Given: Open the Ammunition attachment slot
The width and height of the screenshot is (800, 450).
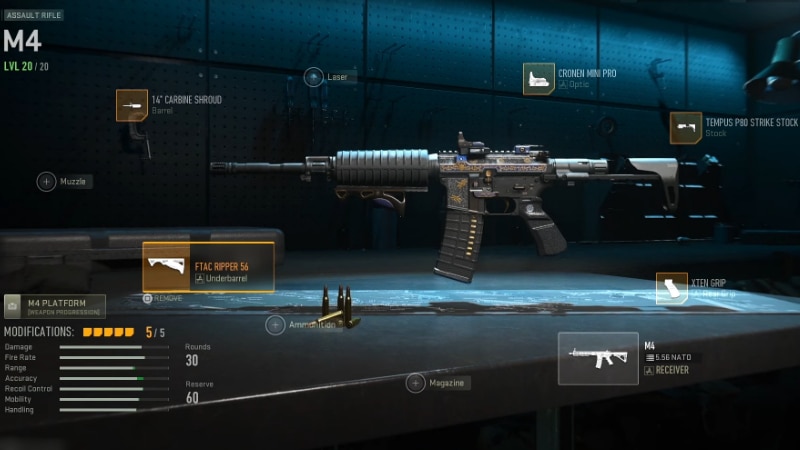Looking at the screenshot, I should pyautogui.click(x=275, y=325).
